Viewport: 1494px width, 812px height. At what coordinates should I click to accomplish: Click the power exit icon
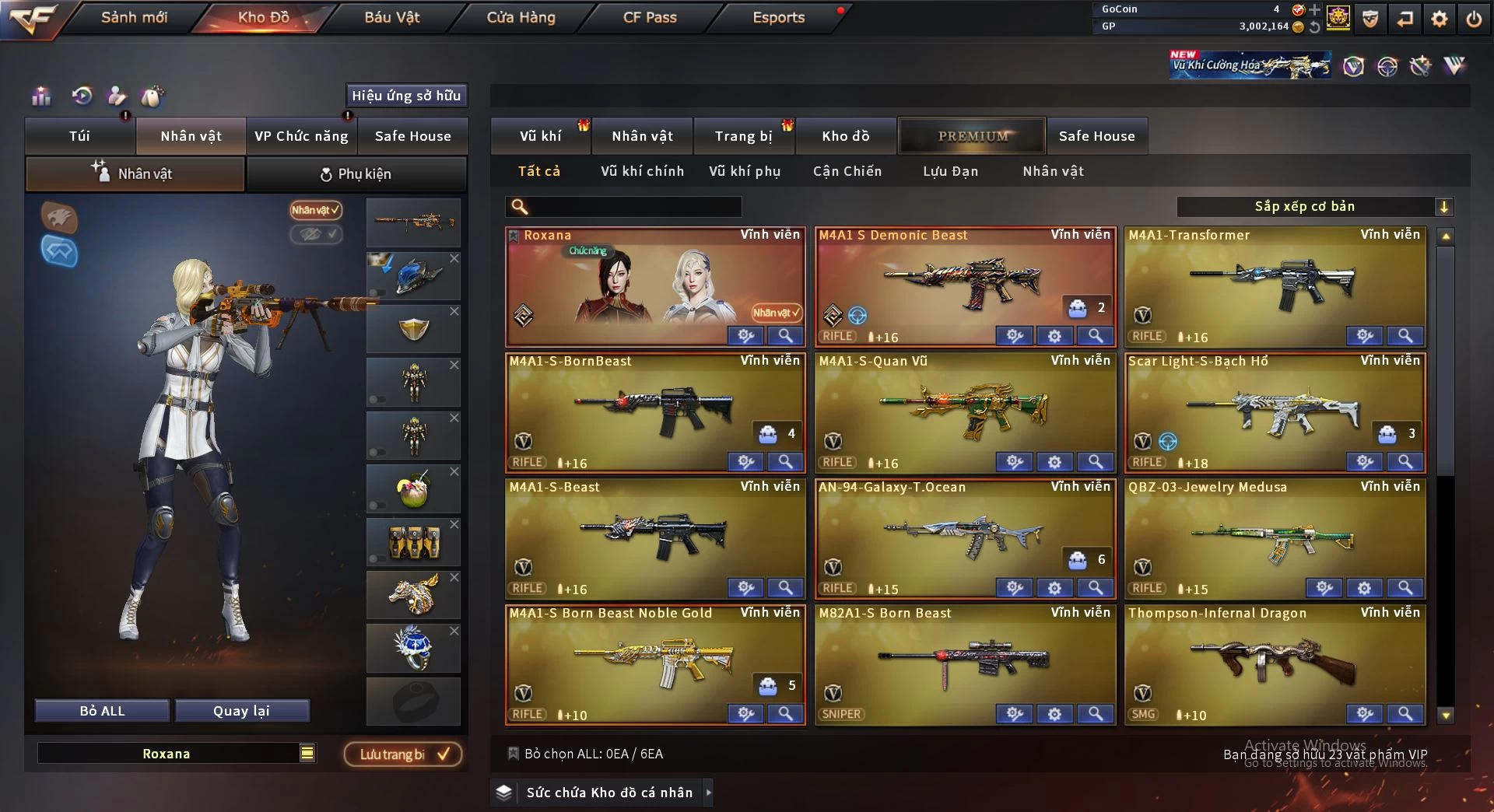tap(1474, 19)
